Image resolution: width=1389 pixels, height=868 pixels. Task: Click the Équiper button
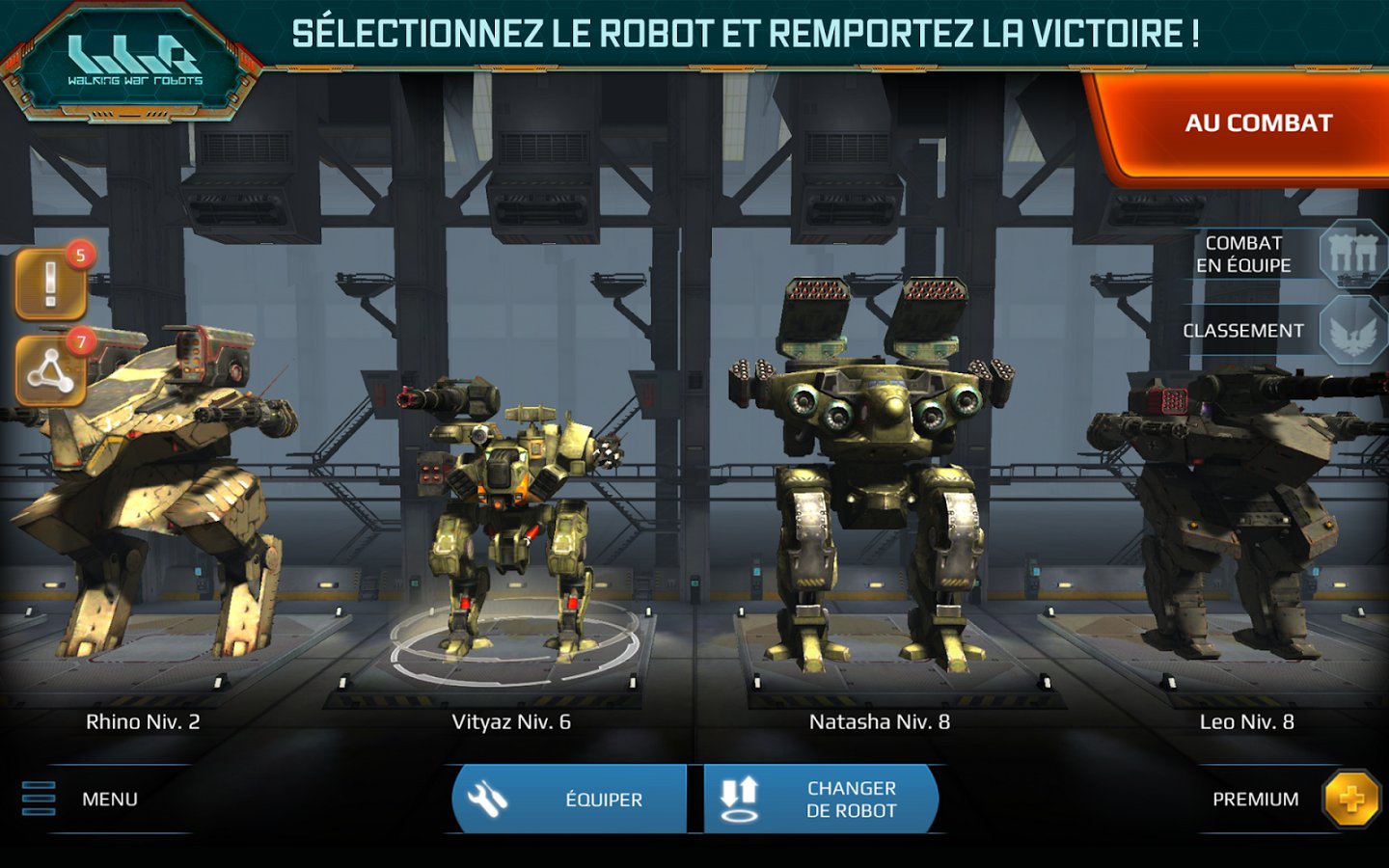point(569,798)
